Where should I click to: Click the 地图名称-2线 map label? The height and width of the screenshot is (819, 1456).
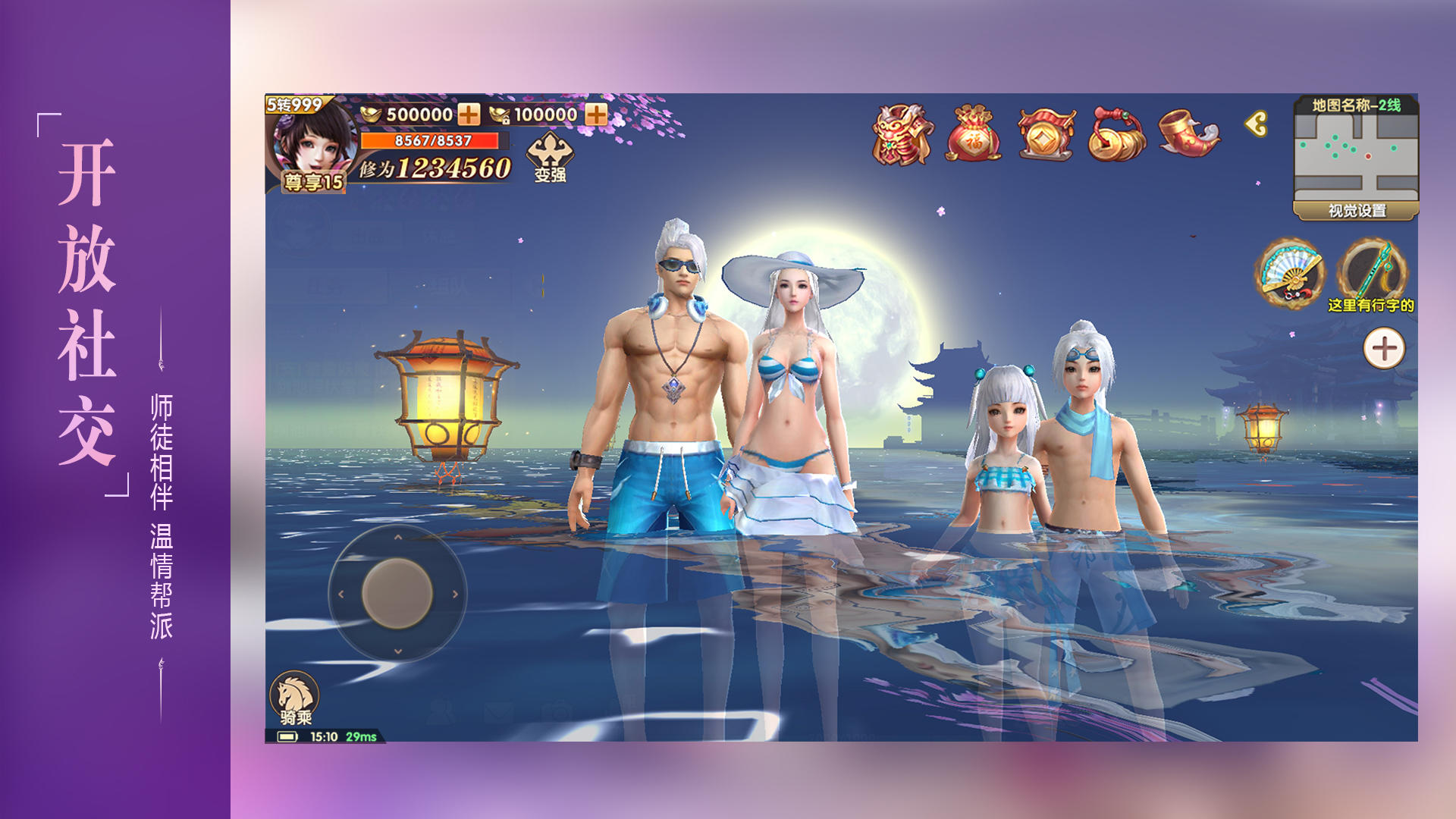pyautogui.click(x=1357, y=106)
